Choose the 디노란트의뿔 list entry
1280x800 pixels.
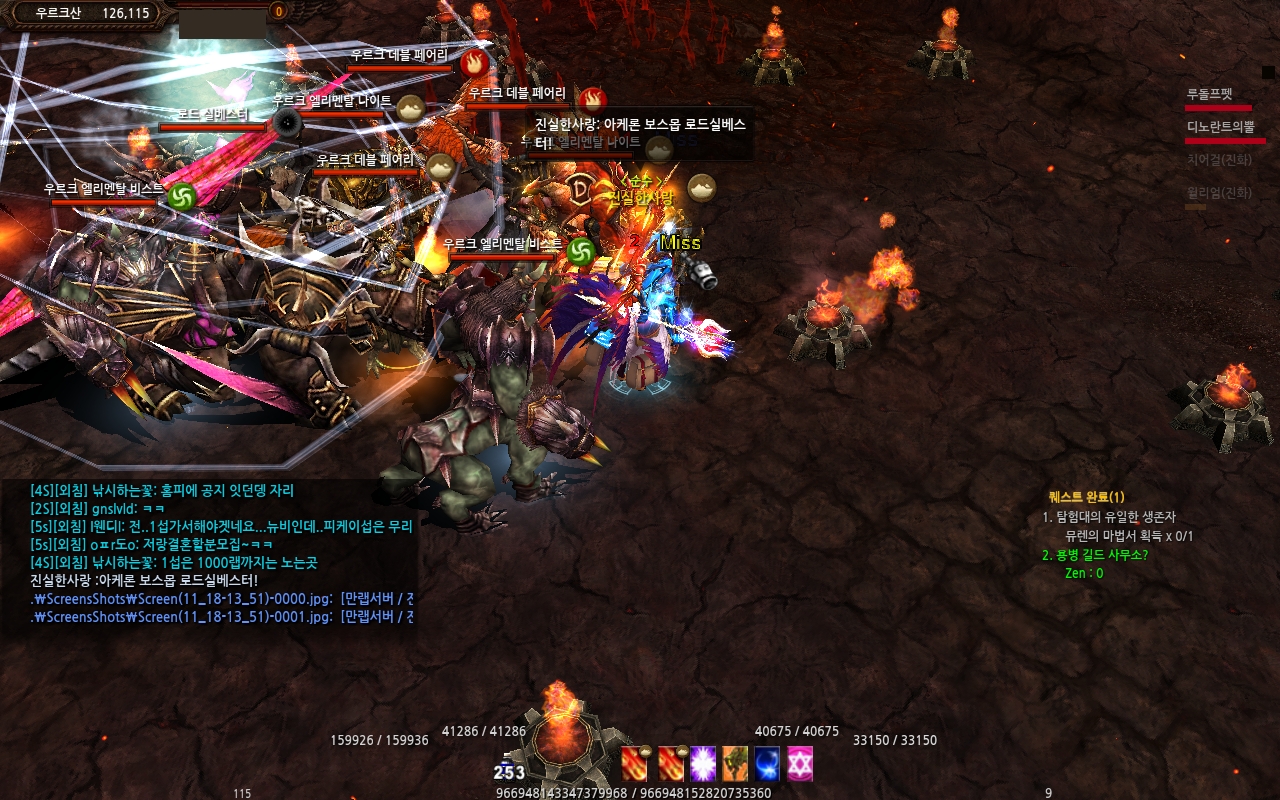1219,127
